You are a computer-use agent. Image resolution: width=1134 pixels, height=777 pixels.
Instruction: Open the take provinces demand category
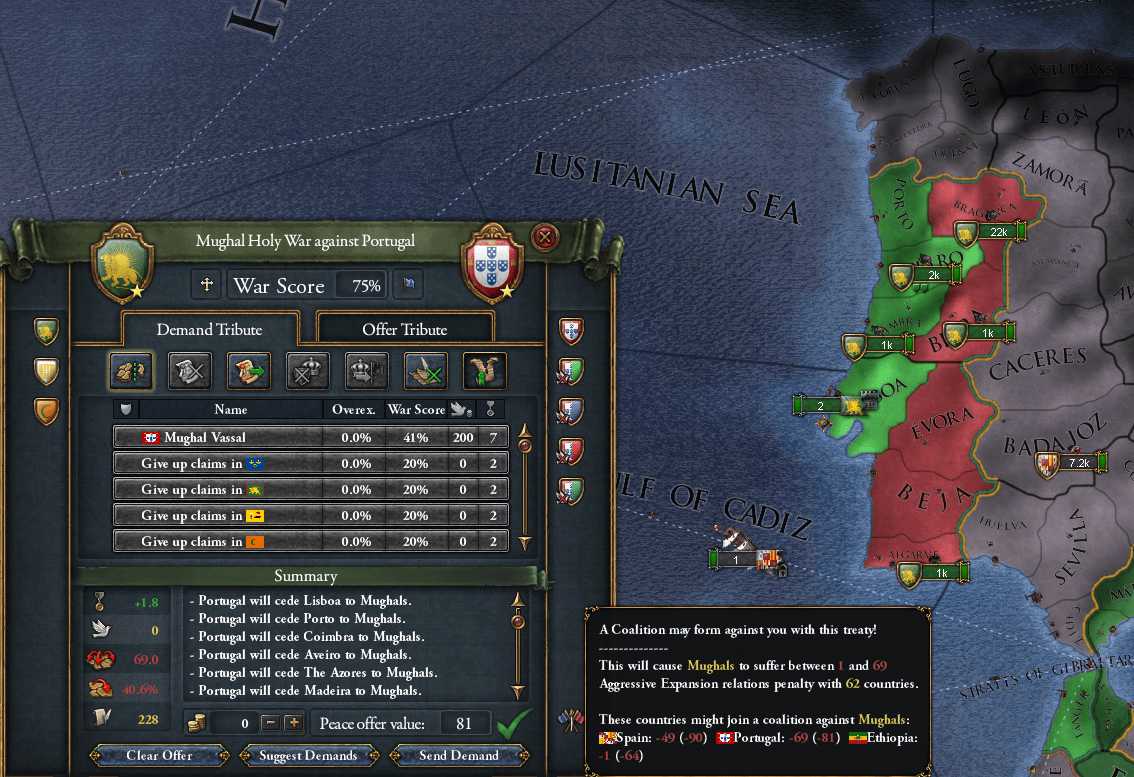point(130,371)
